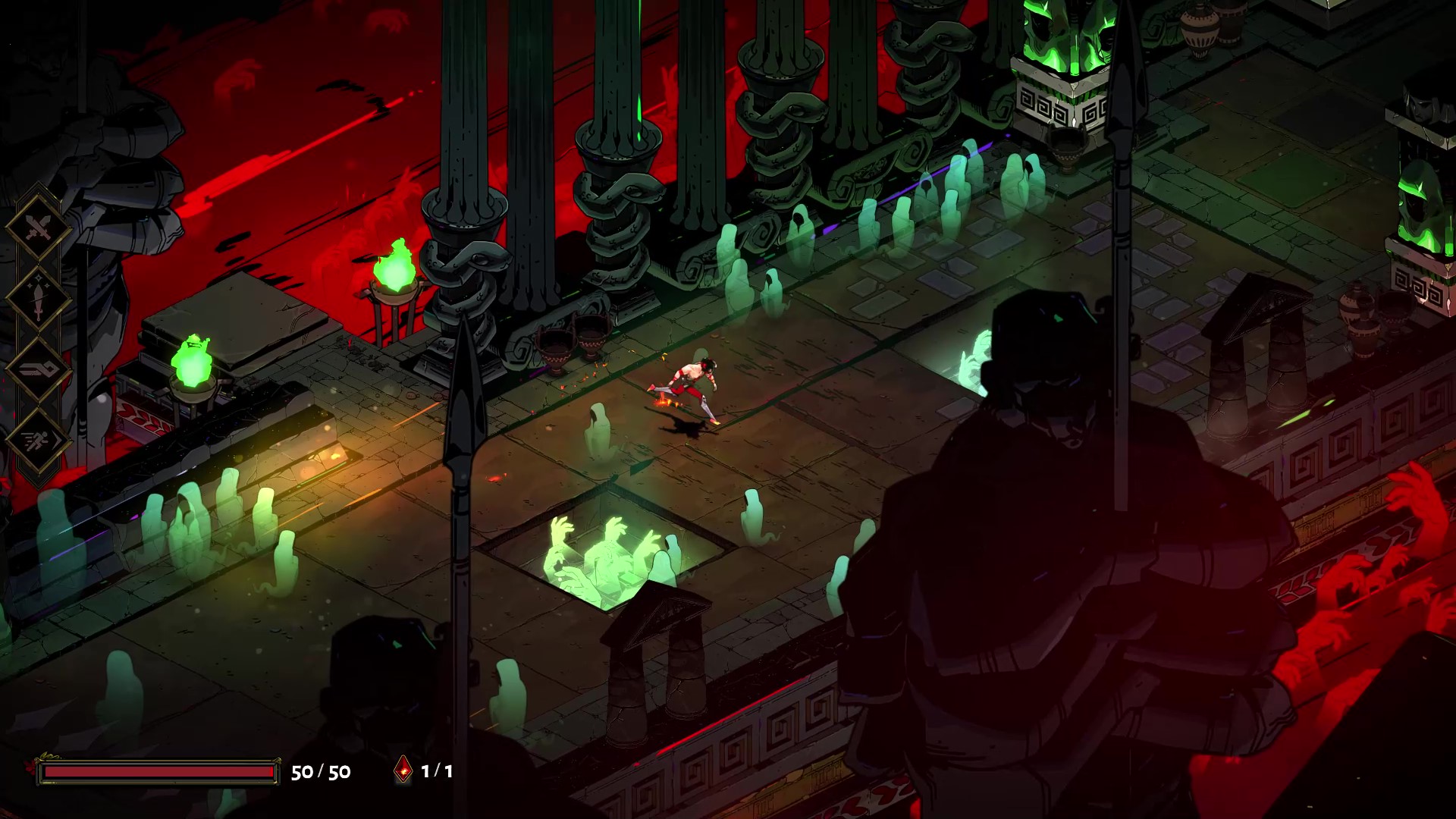Image resolution: width=1456 pixels, height=819 pixels.
Task: Choose the running figure Dash slot
Action: [38, 441]
